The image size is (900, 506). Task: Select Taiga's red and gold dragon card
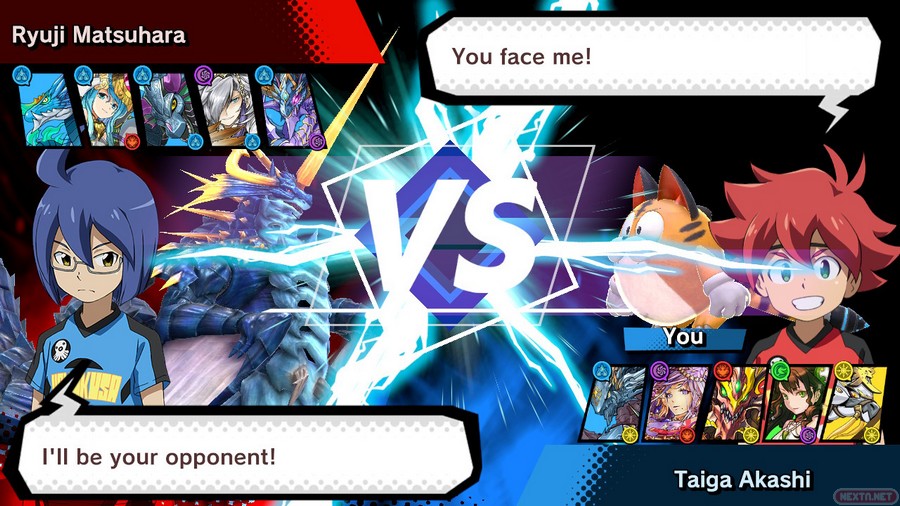coord(733,402)
